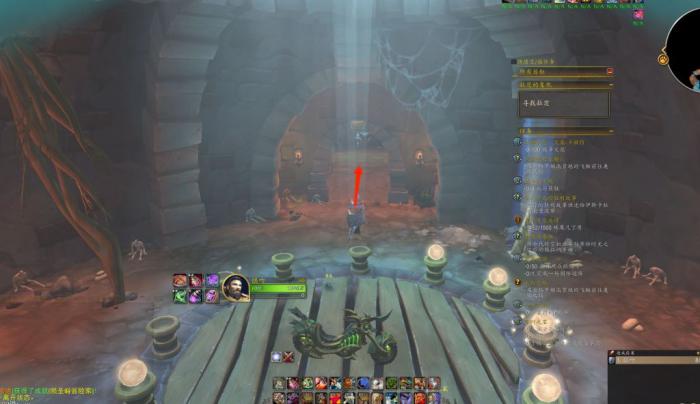
Task: Activate the glowing white orb ability button
Action: tap(275, 357)
